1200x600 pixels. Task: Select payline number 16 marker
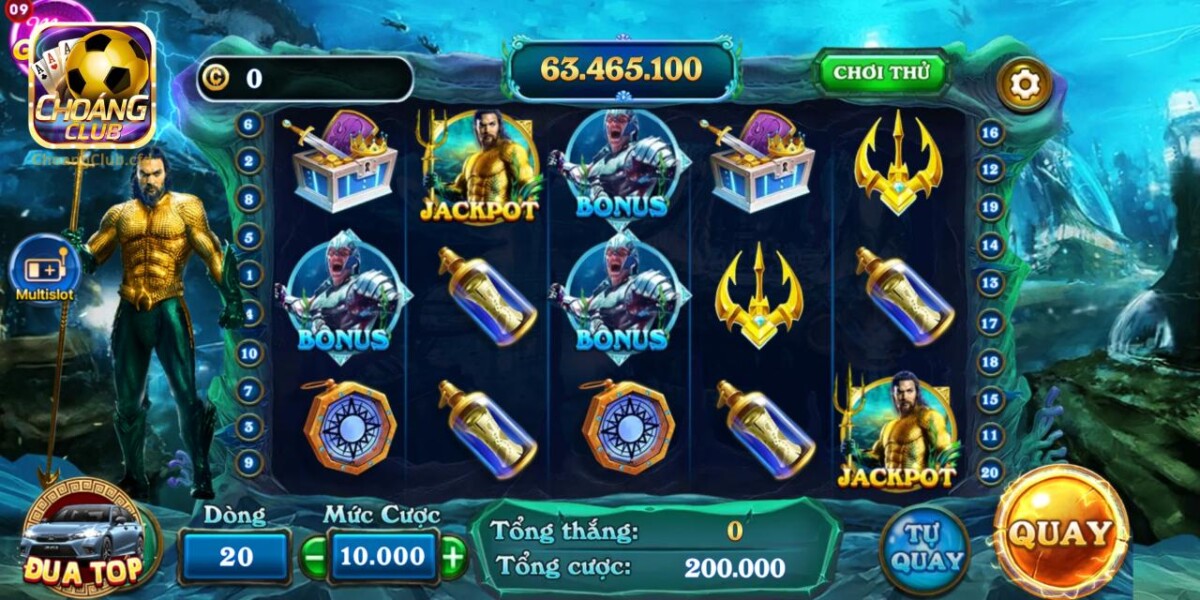point(990,132)
